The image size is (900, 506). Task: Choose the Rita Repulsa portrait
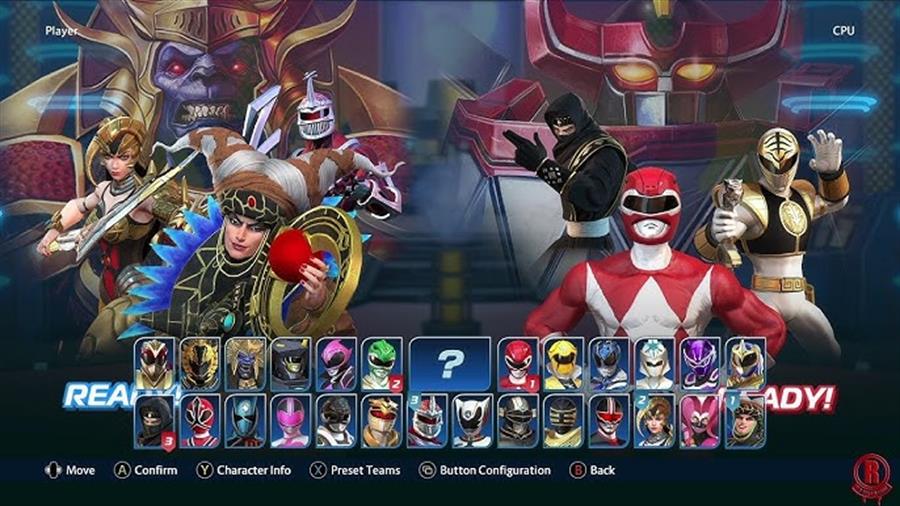[x=745, y=421]
